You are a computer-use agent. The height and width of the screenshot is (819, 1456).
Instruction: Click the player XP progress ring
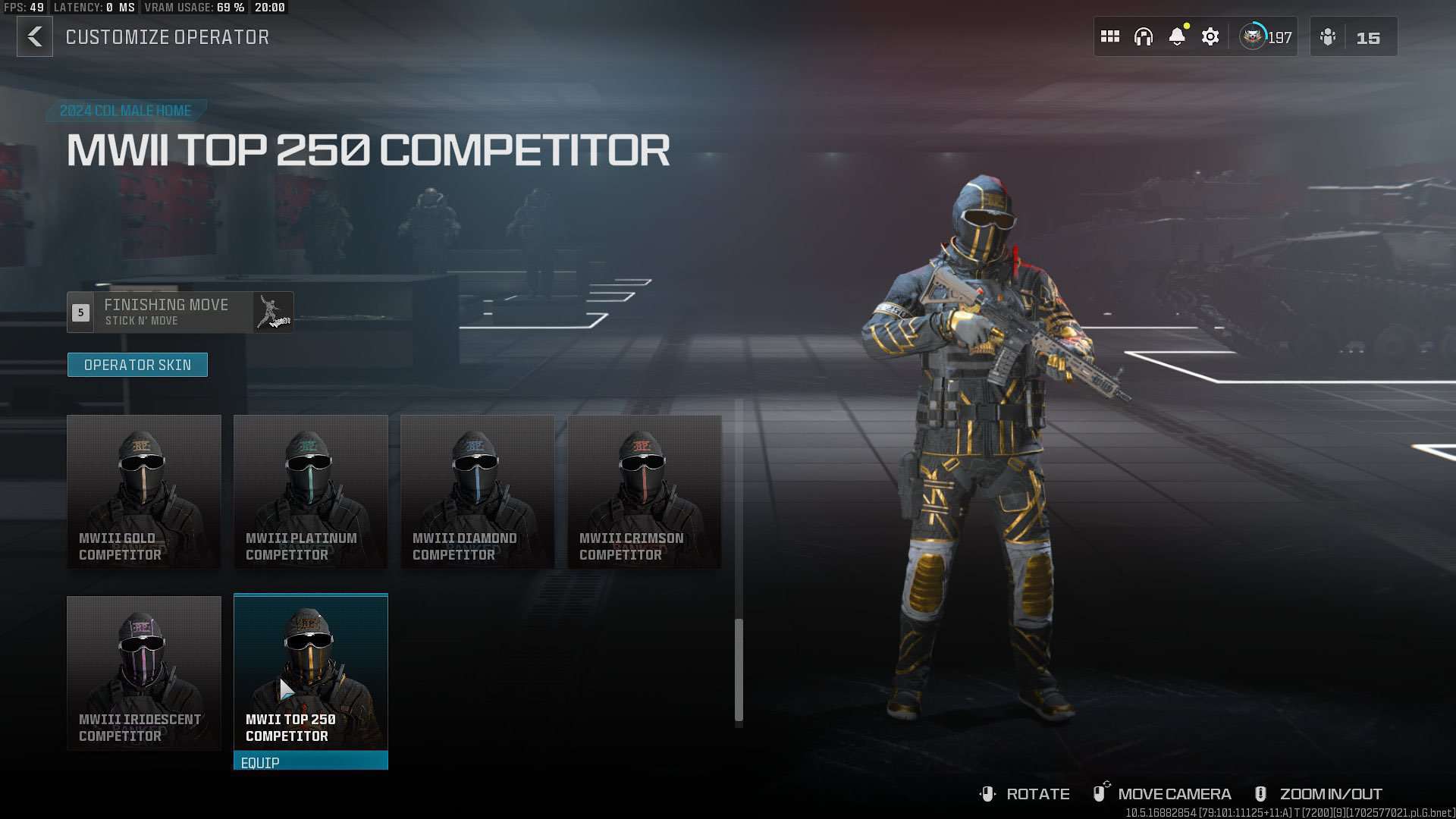1253,34
